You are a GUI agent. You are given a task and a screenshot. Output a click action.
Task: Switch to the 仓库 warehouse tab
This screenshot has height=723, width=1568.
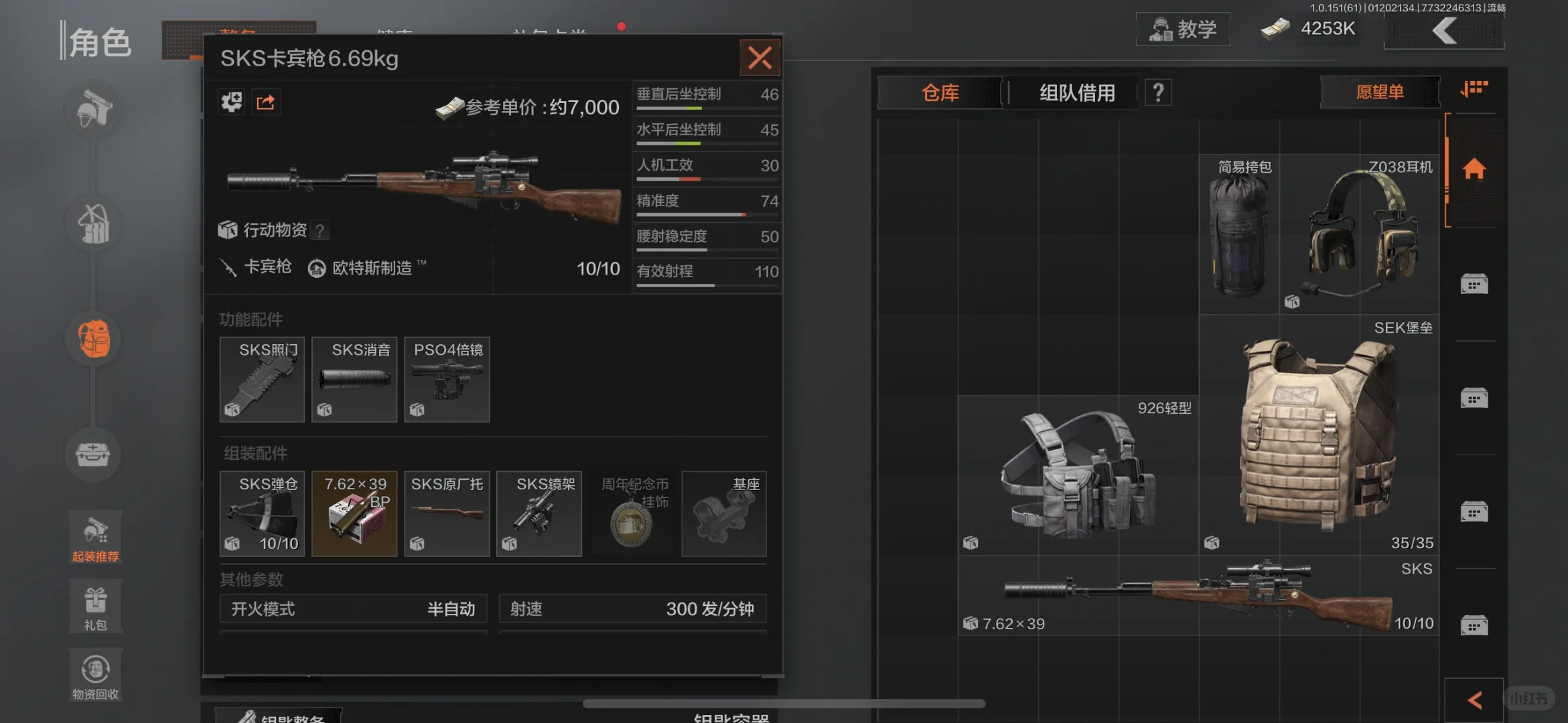tap(940, 92)
